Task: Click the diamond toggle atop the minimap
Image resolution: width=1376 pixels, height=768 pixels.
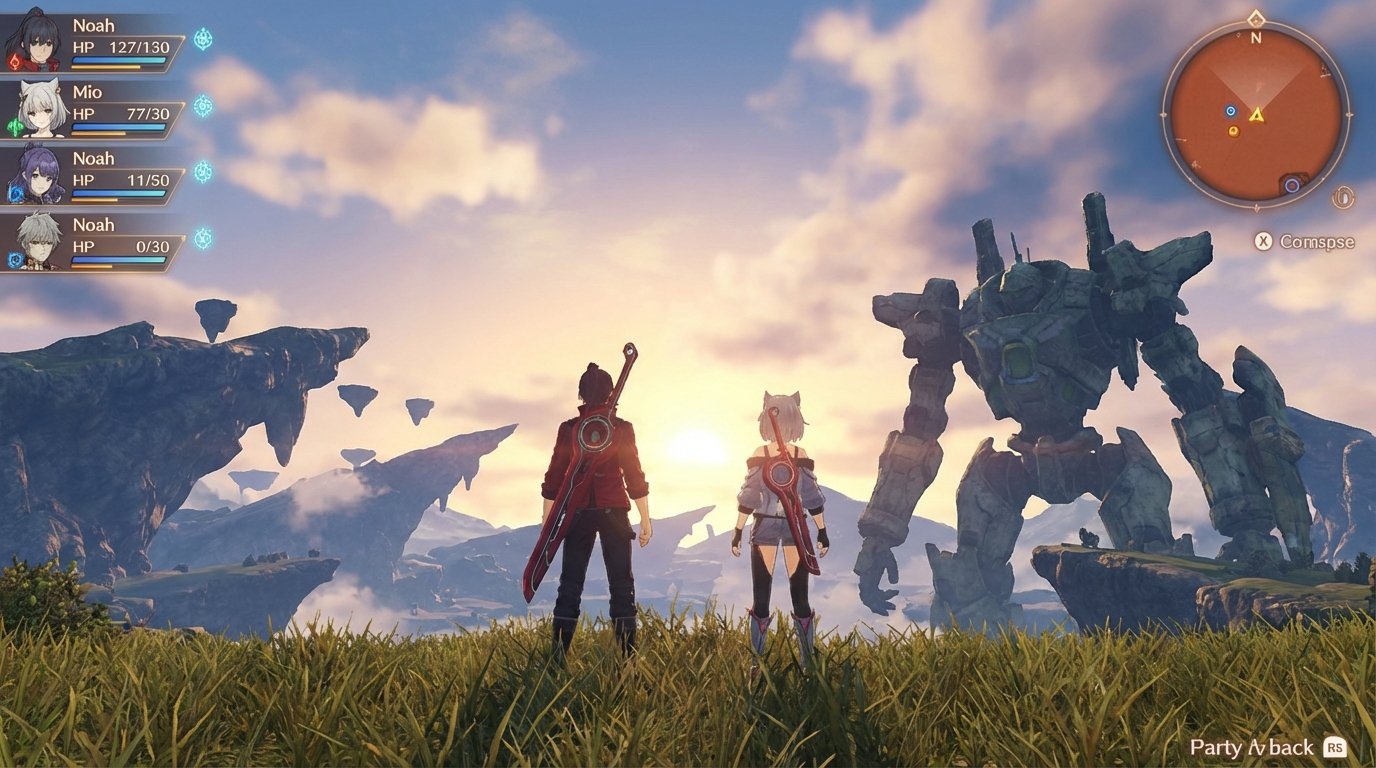Action: (x=1256, y=20)
